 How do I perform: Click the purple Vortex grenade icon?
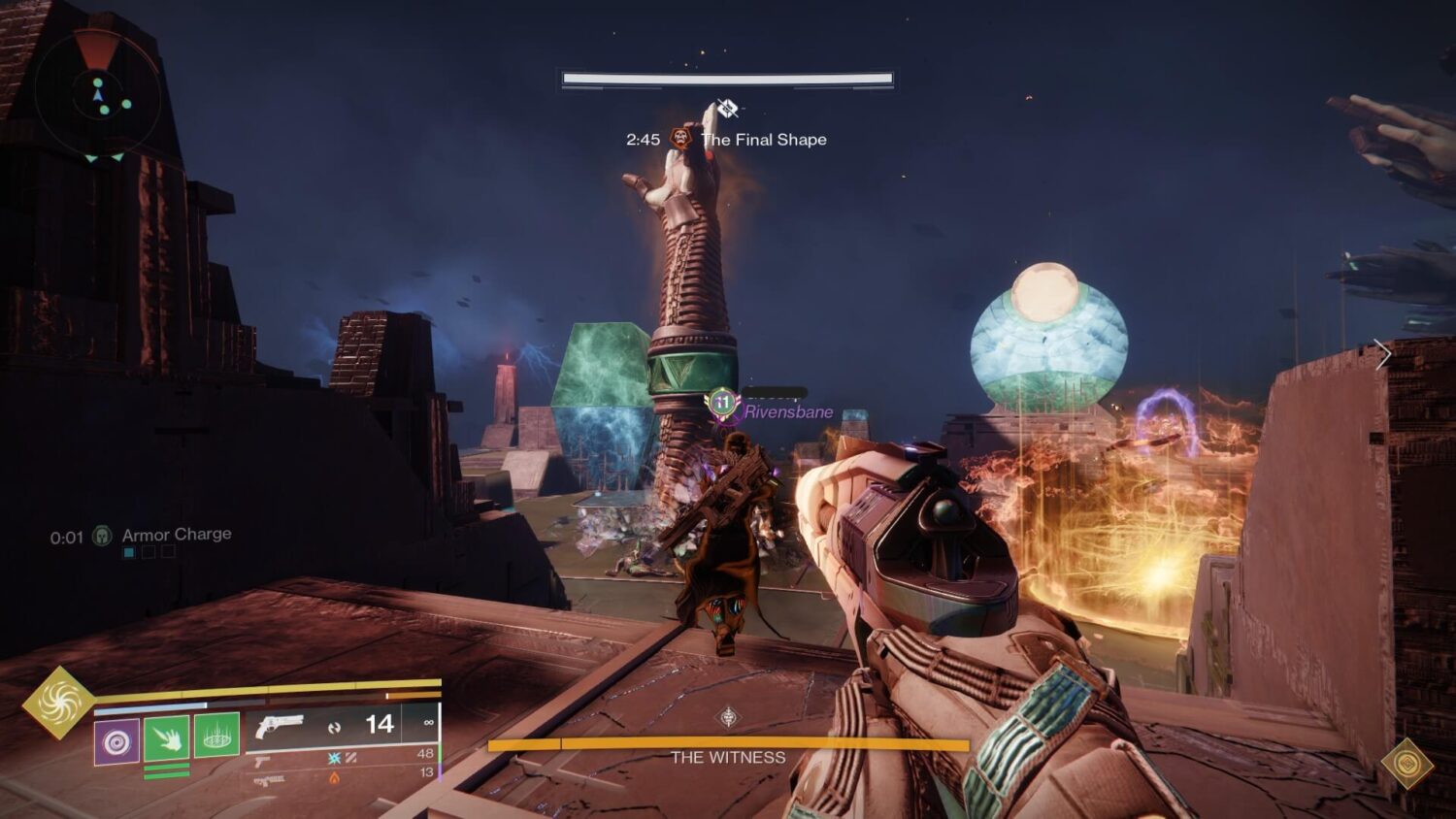pos(116,739)
